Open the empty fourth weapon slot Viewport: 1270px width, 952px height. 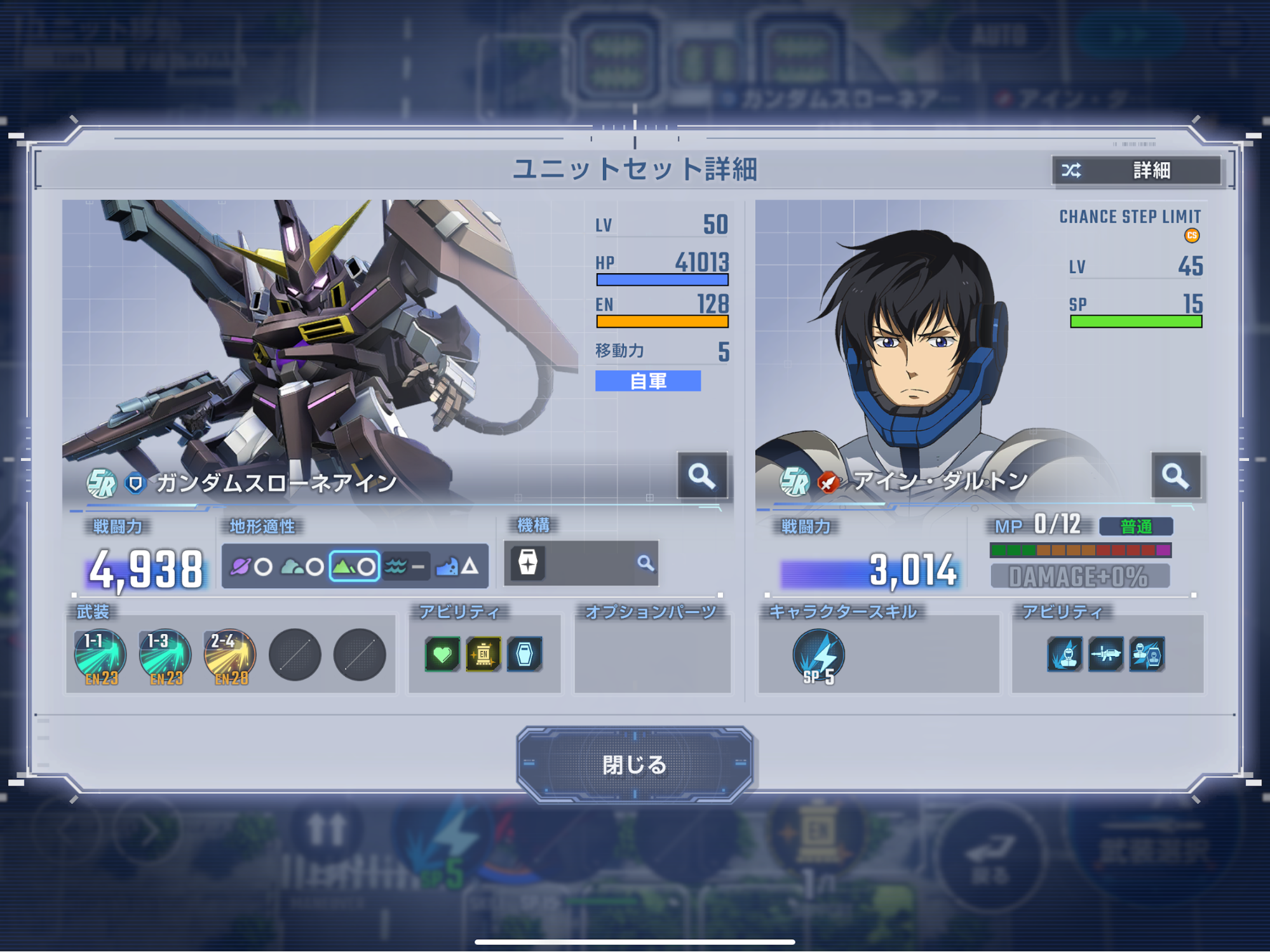tap(294, 654)
